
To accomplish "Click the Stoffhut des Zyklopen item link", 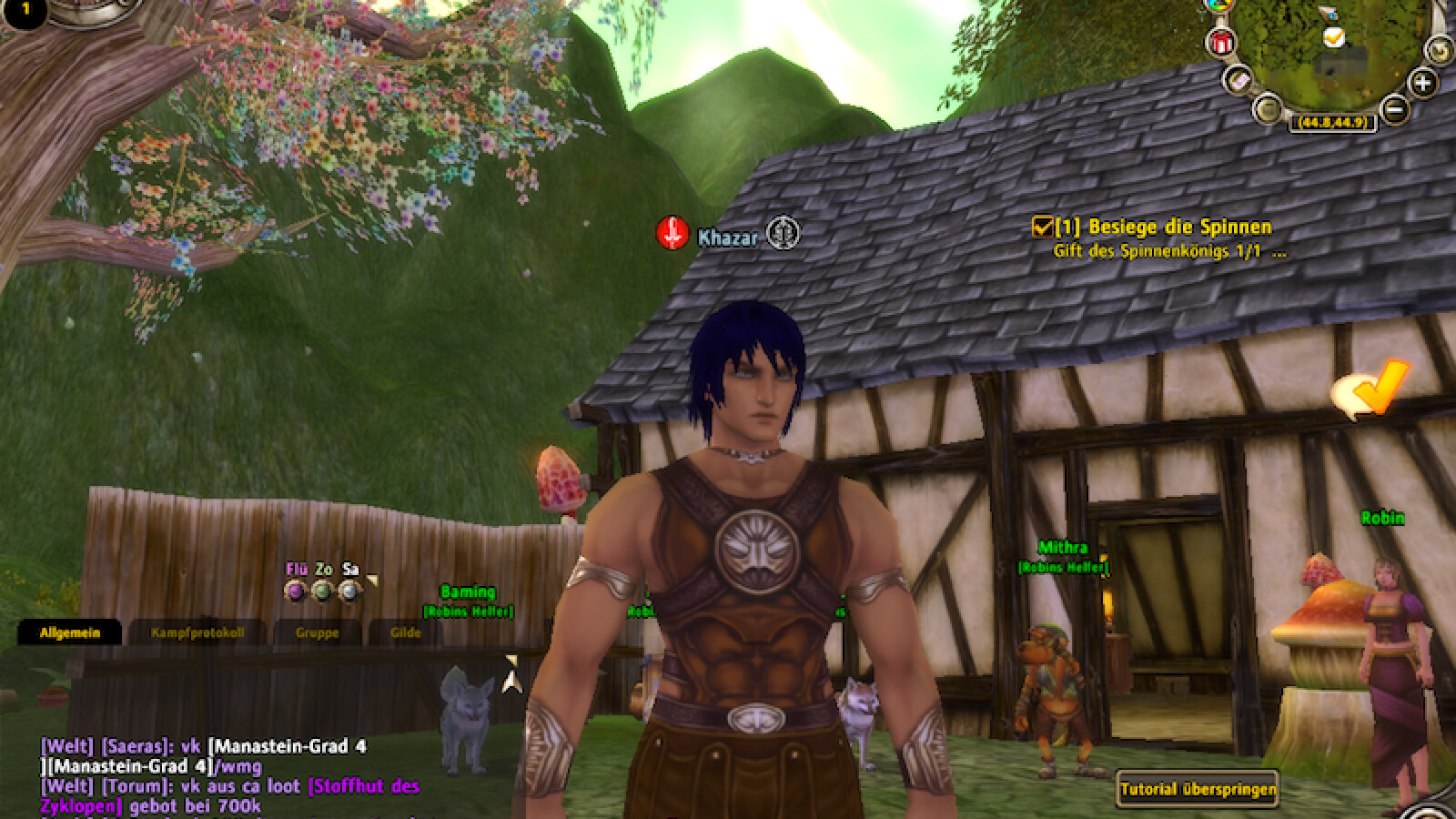I will pos(364,786).
